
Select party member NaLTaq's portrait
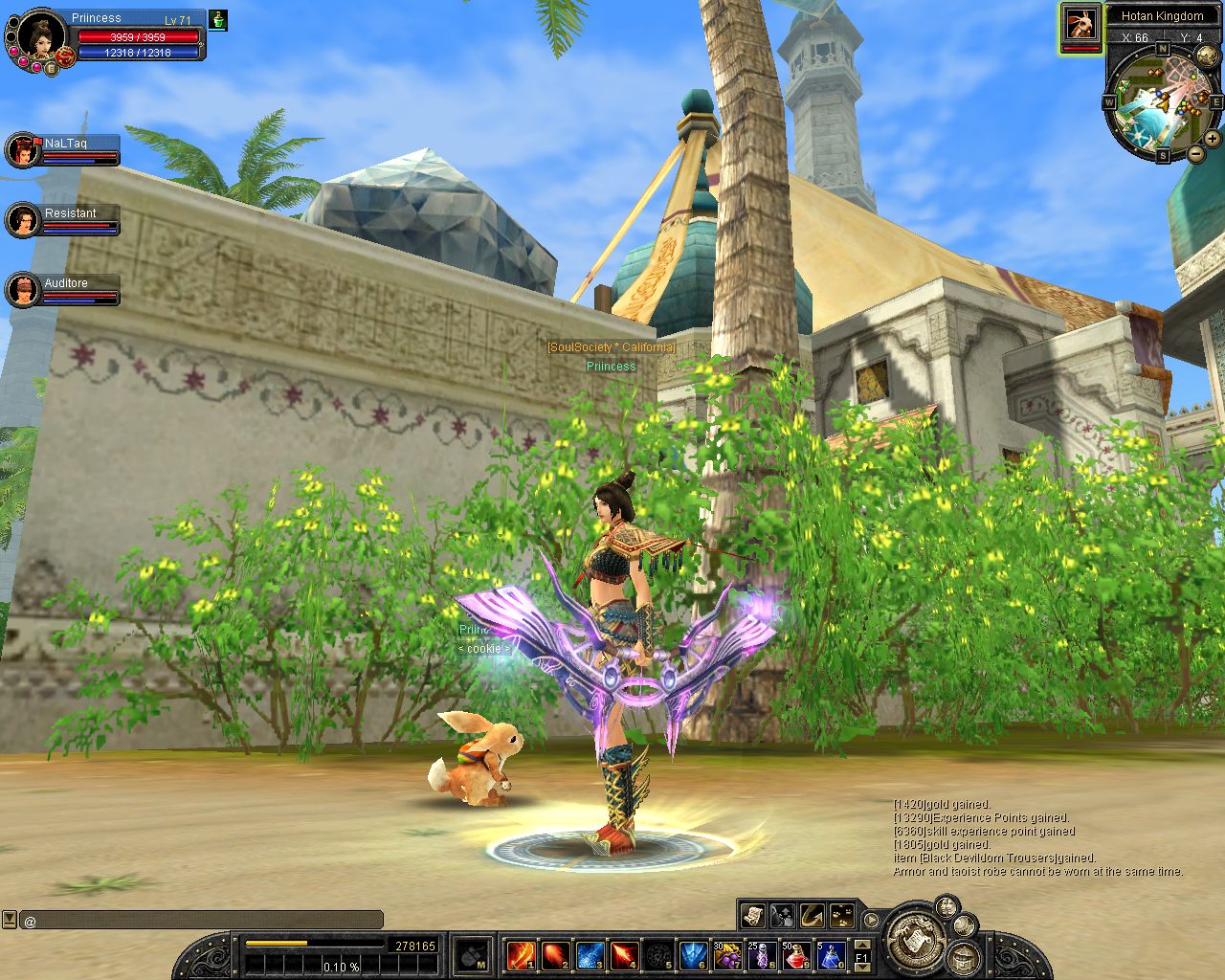point(22,149)
